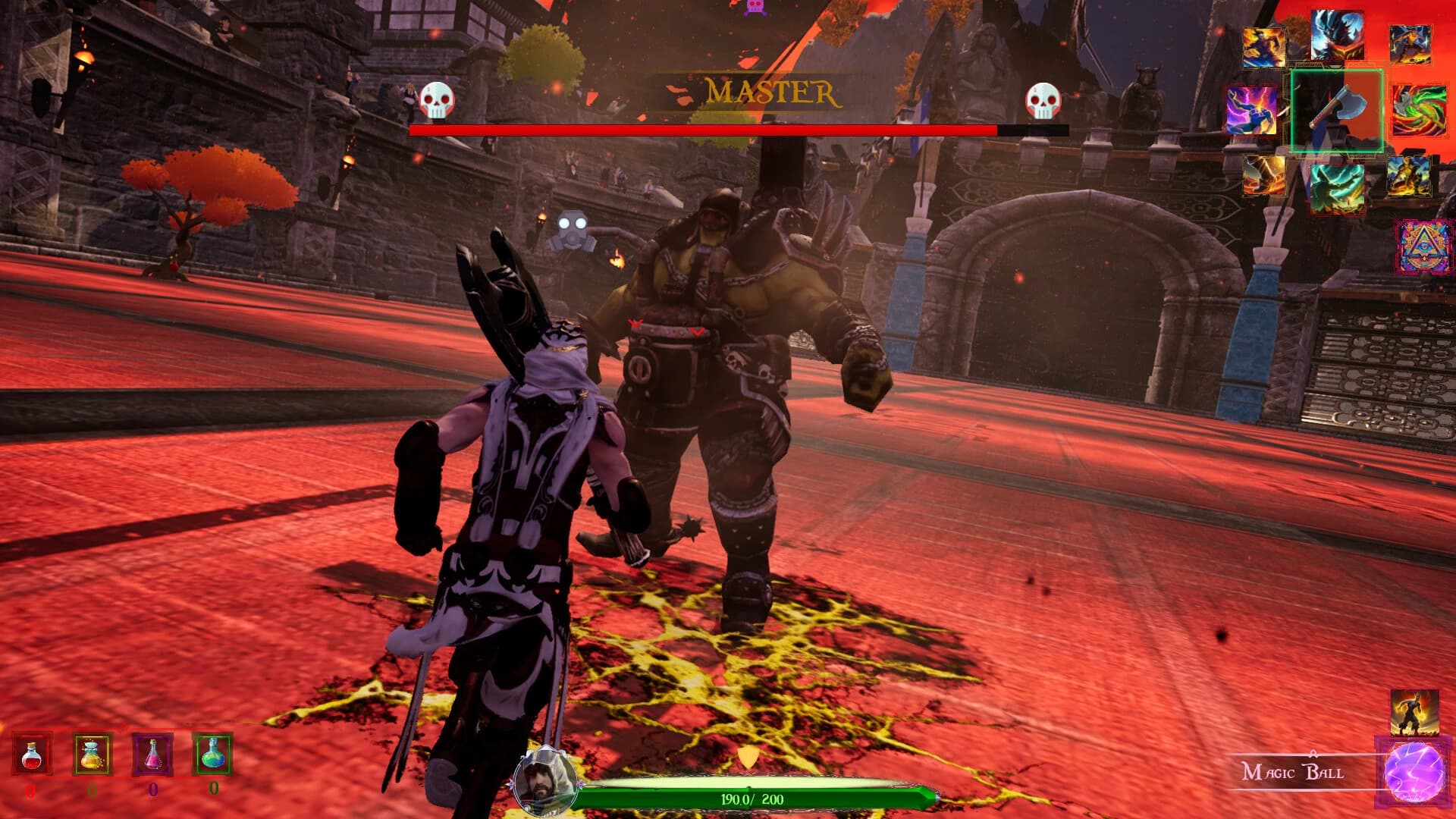Screen dimensions: 1456x819
Task: Click the player portrait by the health bar
Action: 540,782
